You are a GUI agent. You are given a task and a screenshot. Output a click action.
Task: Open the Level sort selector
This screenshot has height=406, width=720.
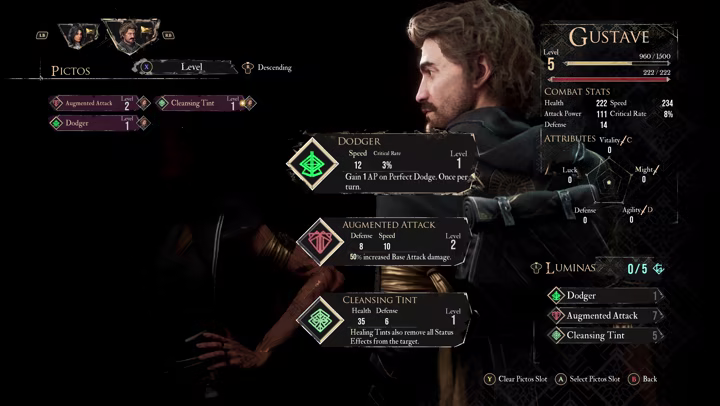click(x=190, y=67)
